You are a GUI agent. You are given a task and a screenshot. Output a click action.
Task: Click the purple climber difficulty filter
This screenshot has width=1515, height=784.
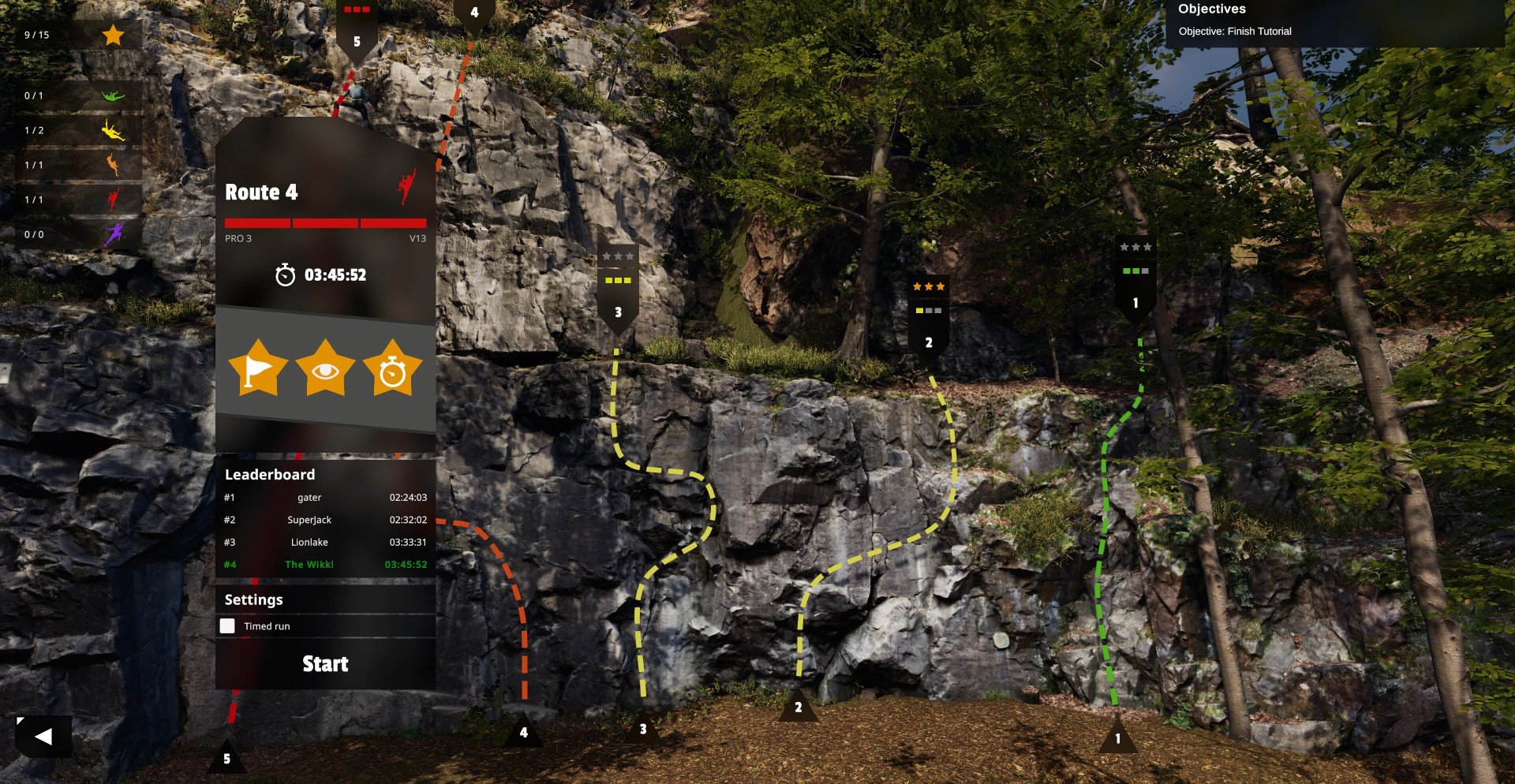113,234
